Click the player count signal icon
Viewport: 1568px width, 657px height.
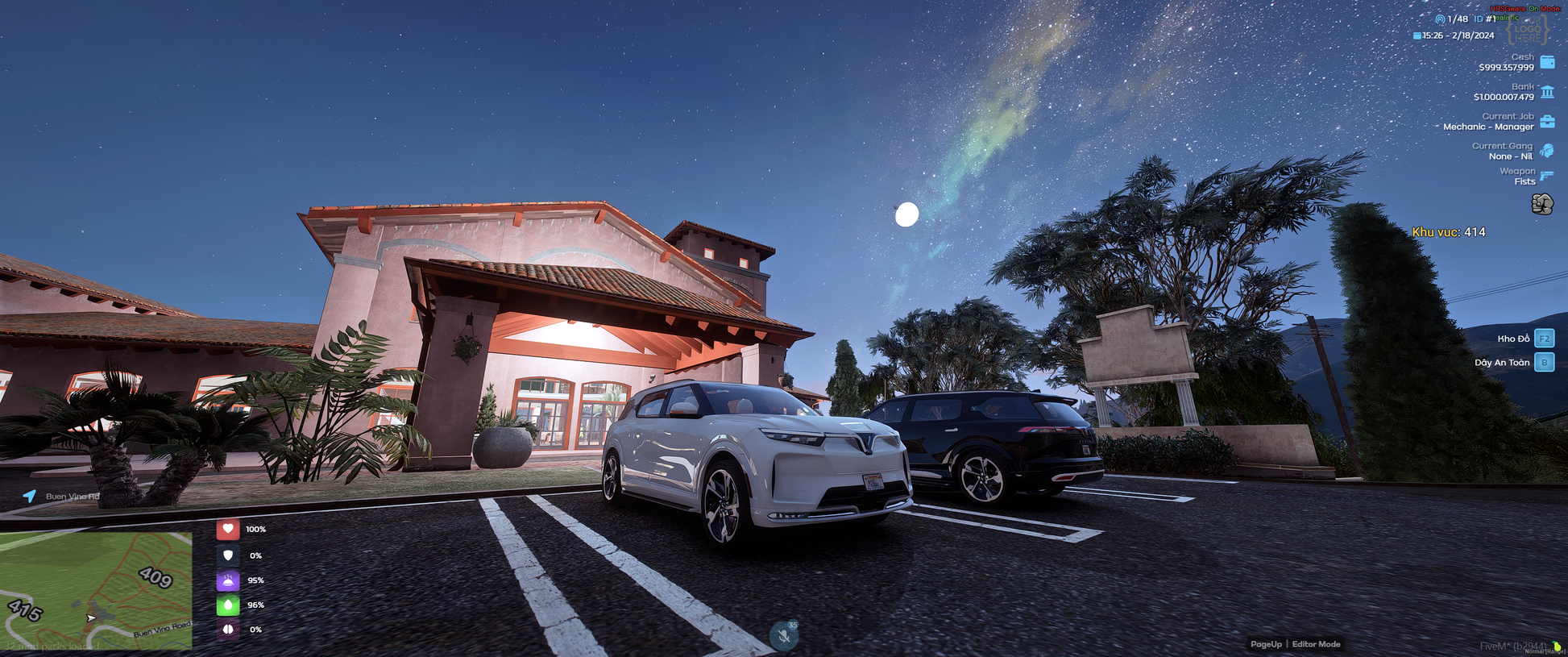[1440, 19]
